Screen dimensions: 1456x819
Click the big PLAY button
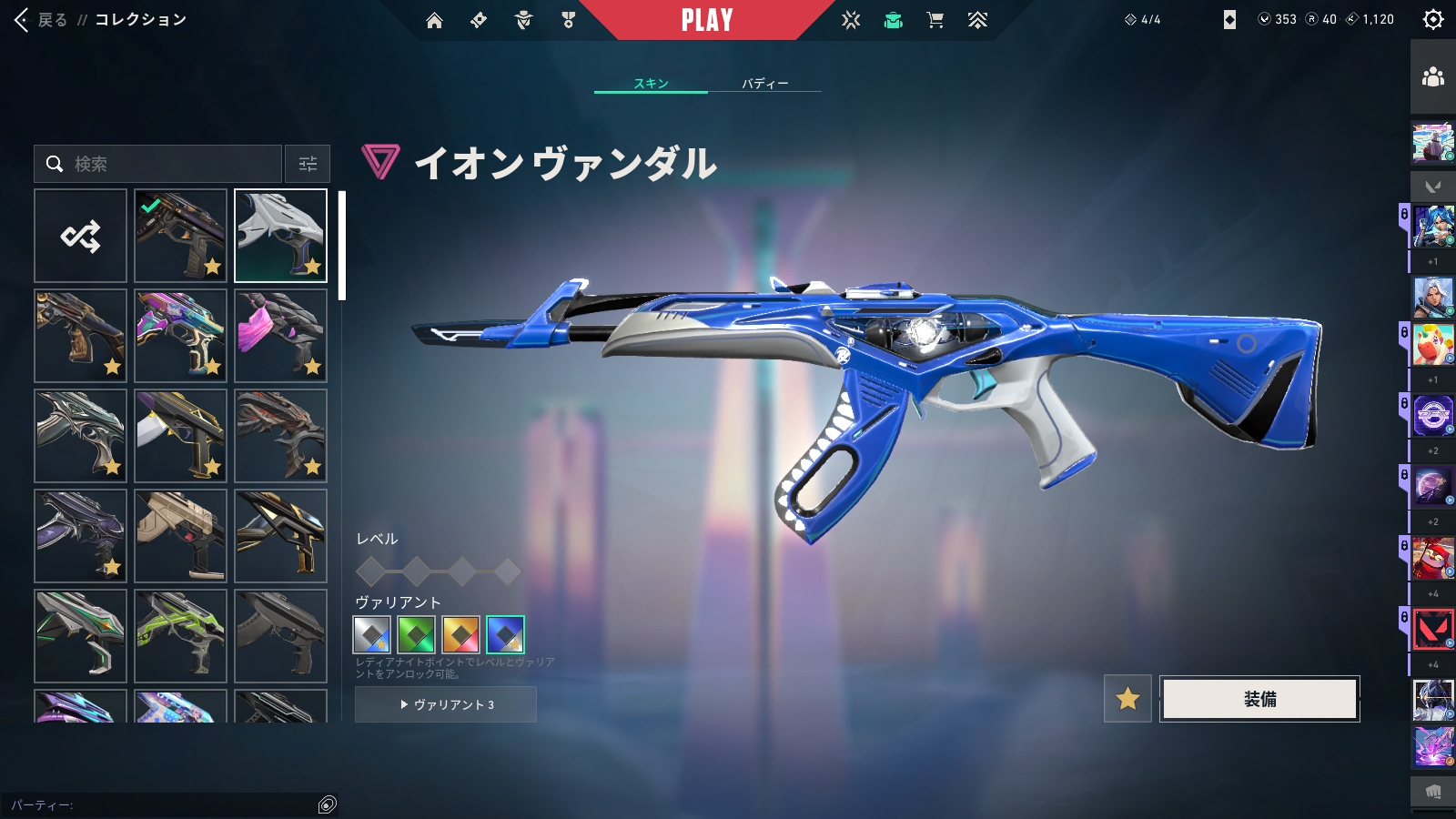click(707, 20)
